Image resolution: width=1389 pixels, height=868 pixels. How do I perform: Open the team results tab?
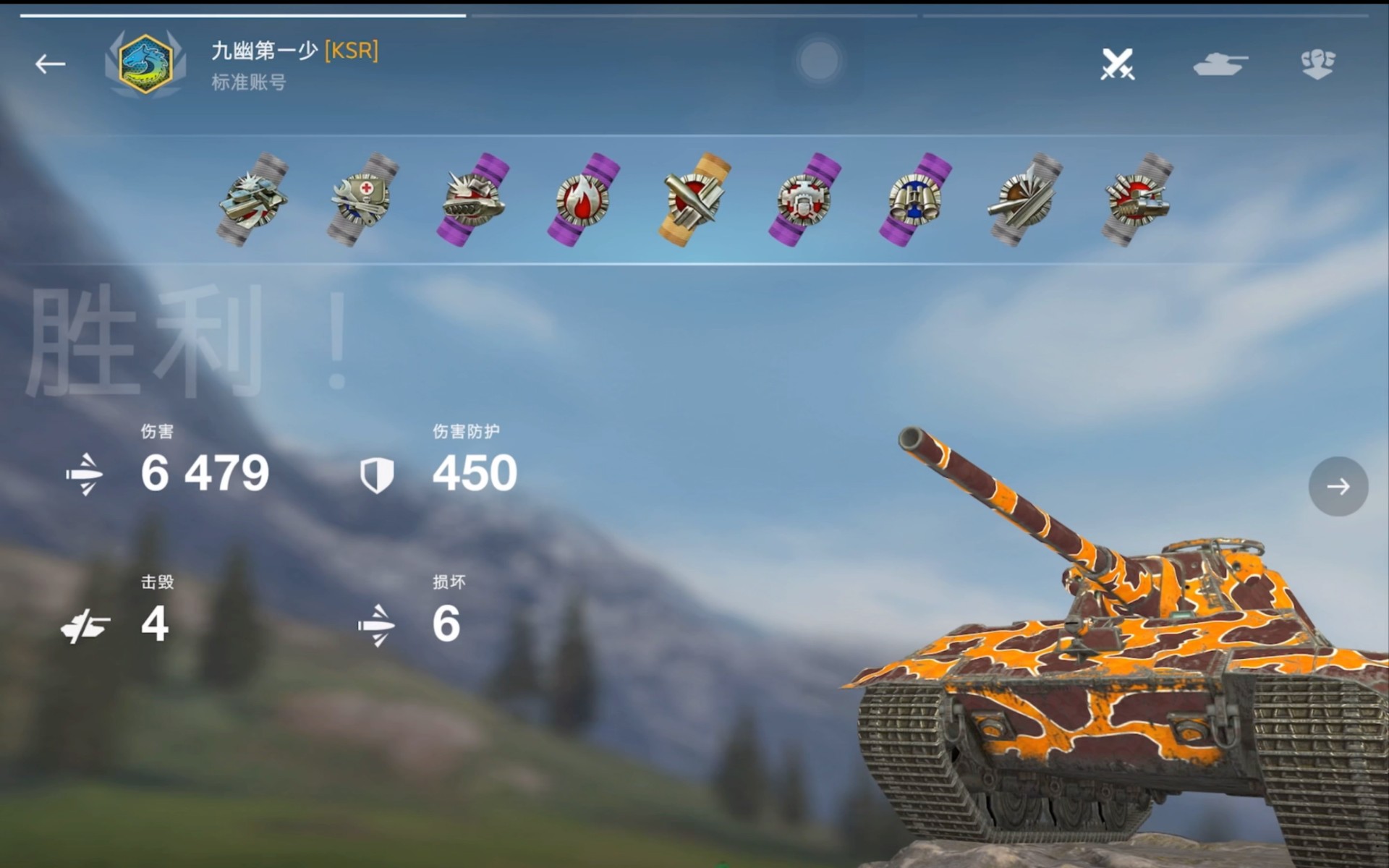pyautogui.click(x=1317, y=64)
